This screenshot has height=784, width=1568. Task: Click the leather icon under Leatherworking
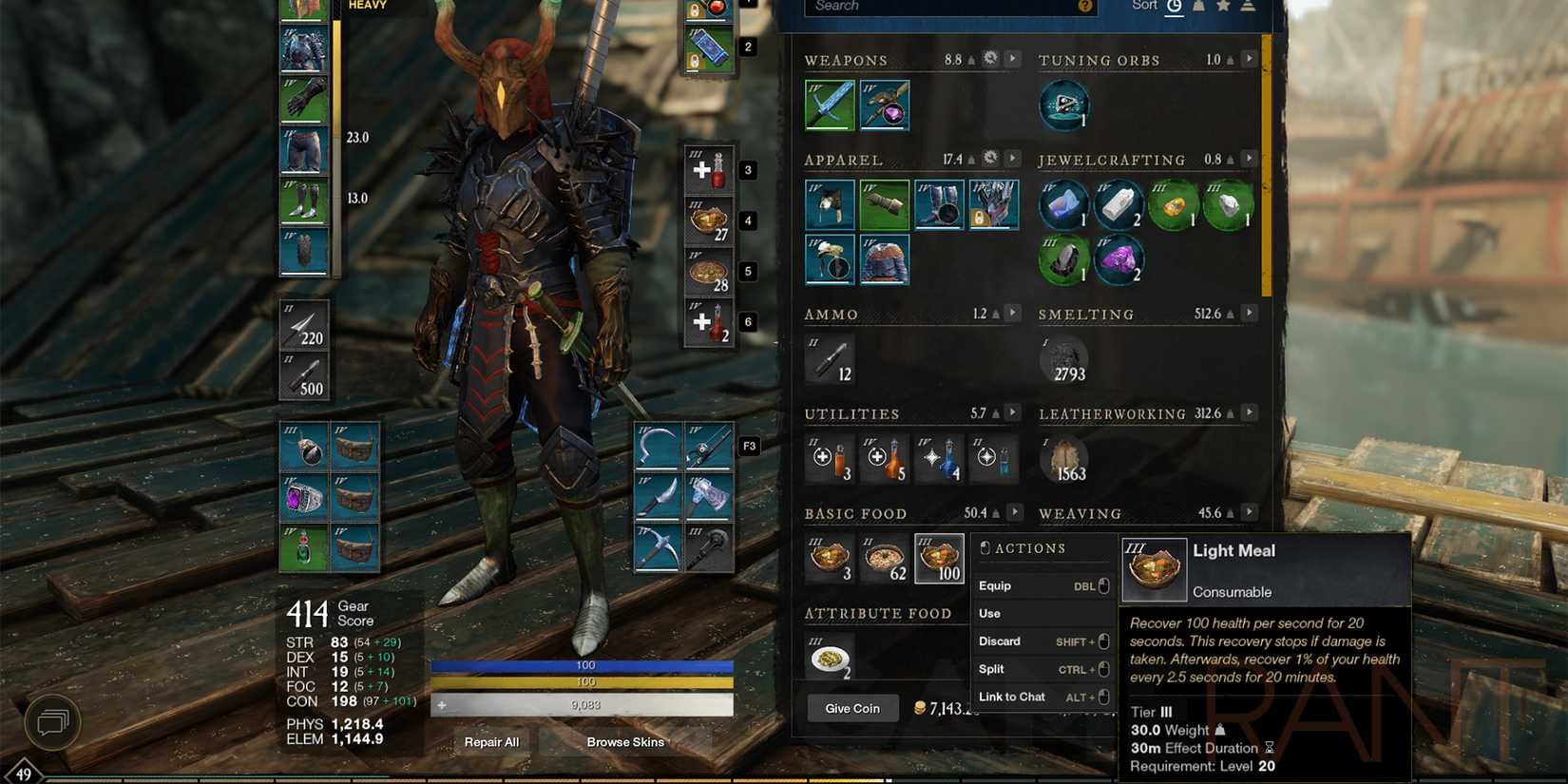[1064, 459]
